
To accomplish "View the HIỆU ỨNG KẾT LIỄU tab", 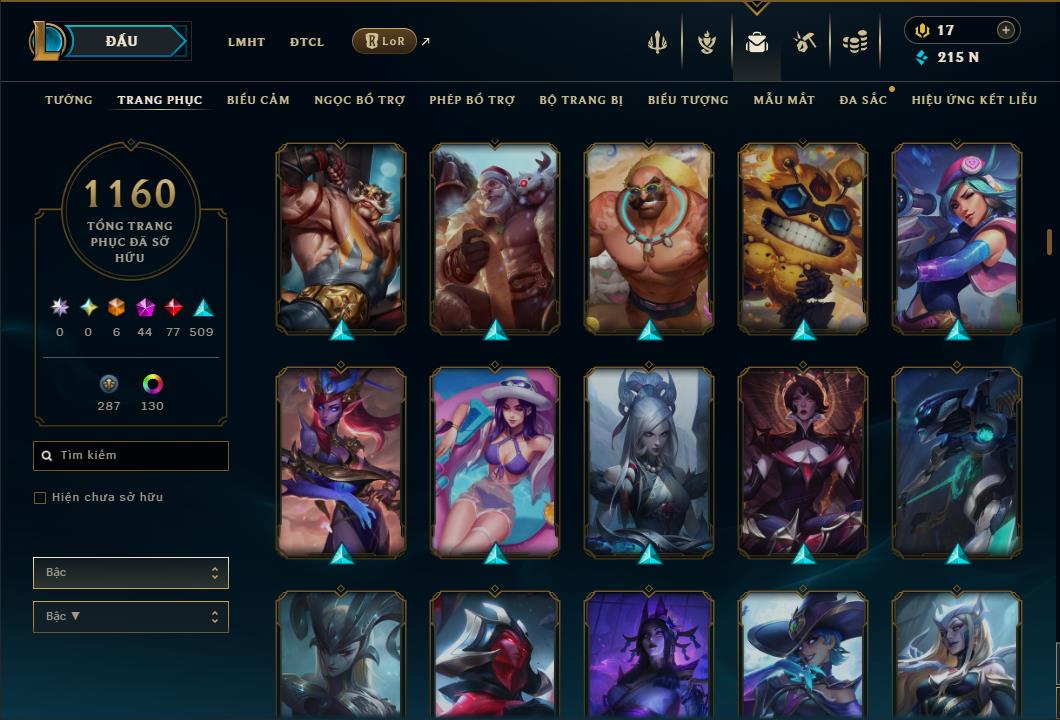I will pos(974,100).
